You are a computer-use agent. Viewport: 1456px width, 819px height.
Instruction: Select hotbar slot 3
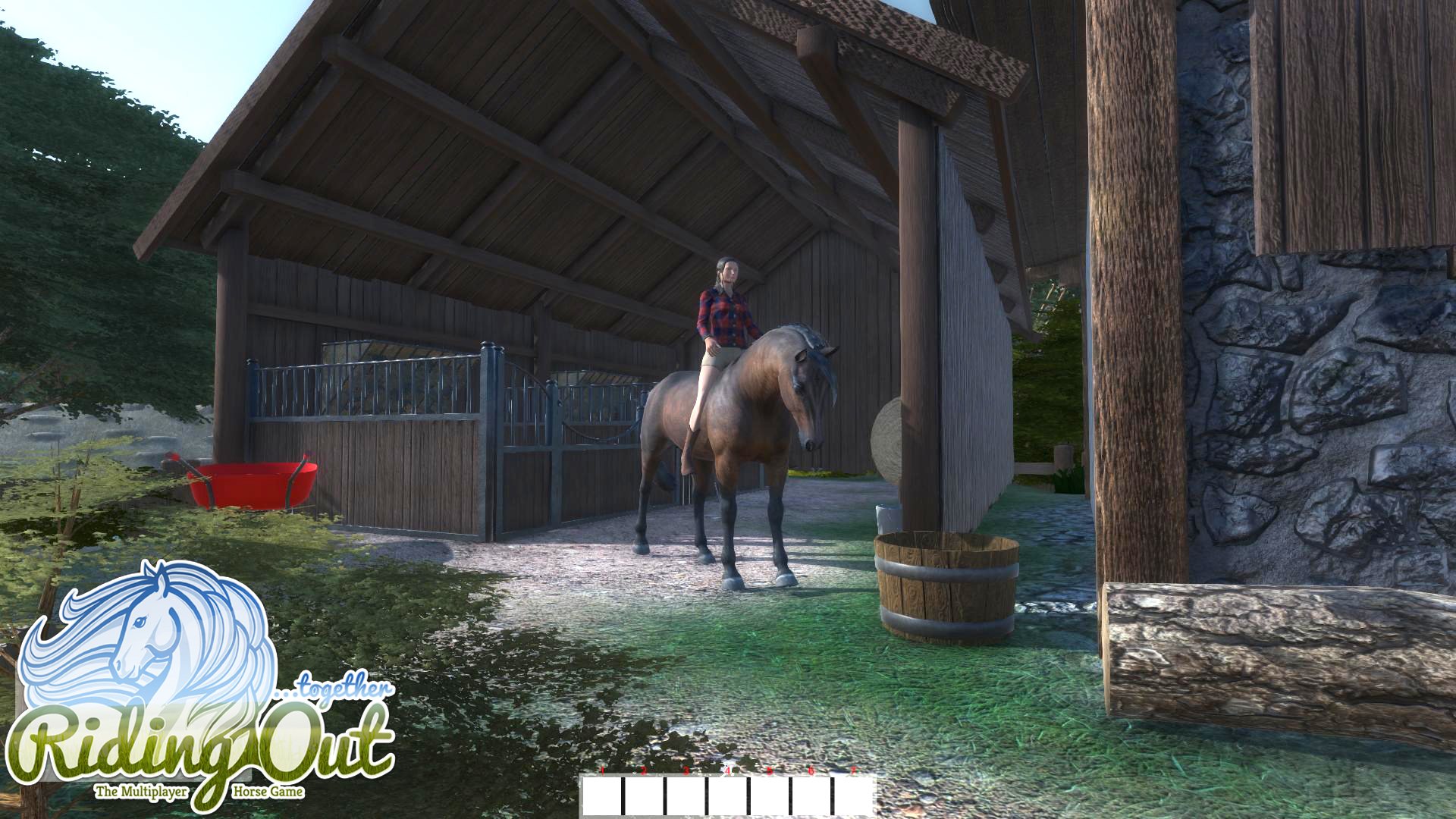click(687, 796)
